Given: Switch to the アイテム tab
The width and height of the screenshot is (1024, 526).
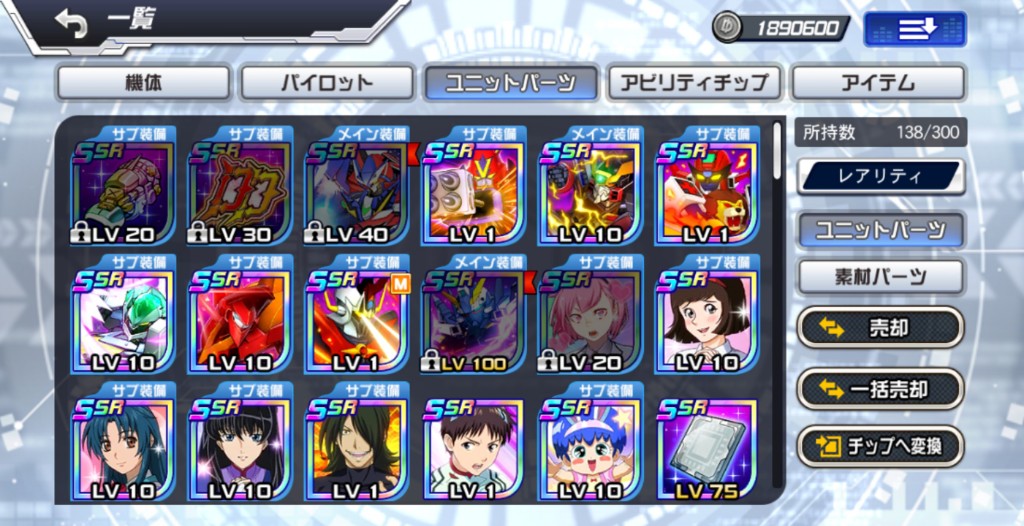Looking at the screenshot, I should 878,83.
